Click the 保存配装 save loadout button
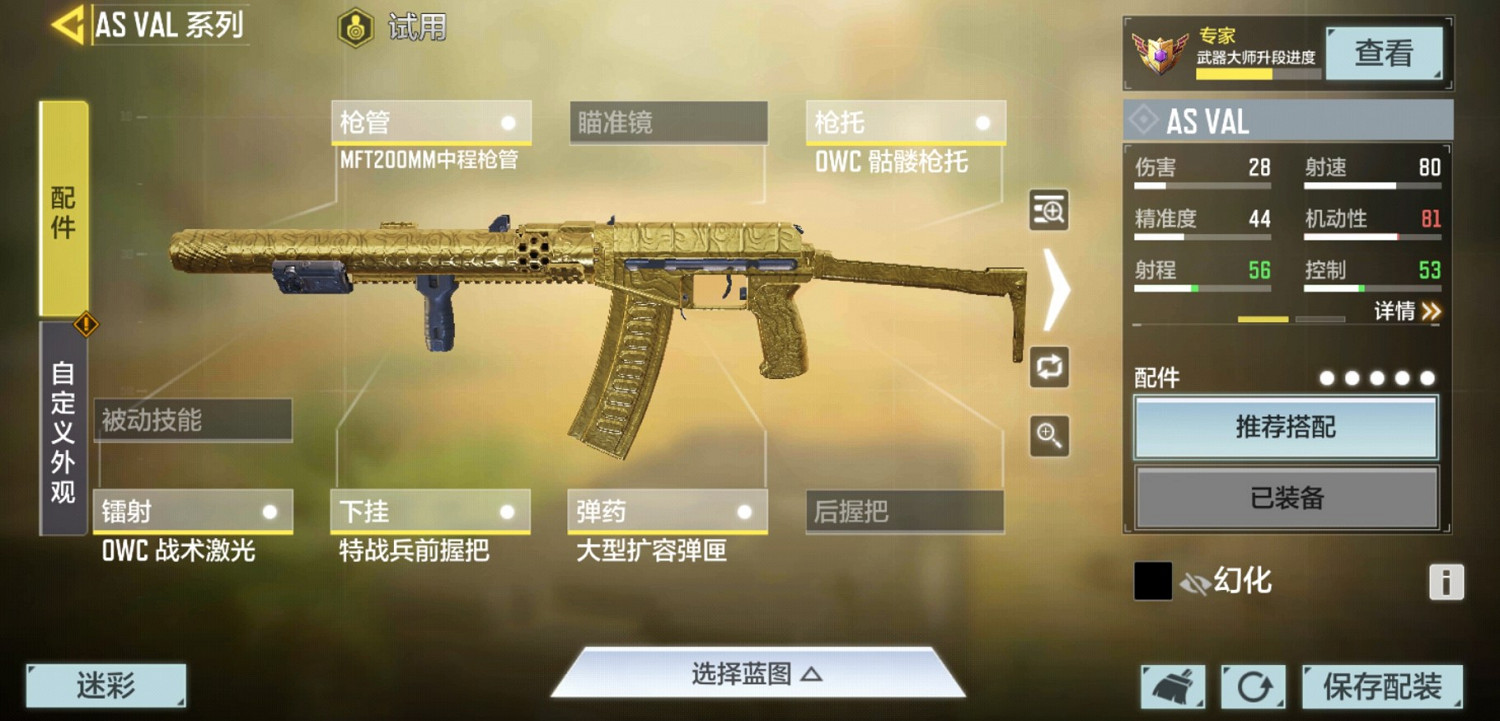Screen dimensions: 1500x721 point(1383,687)
